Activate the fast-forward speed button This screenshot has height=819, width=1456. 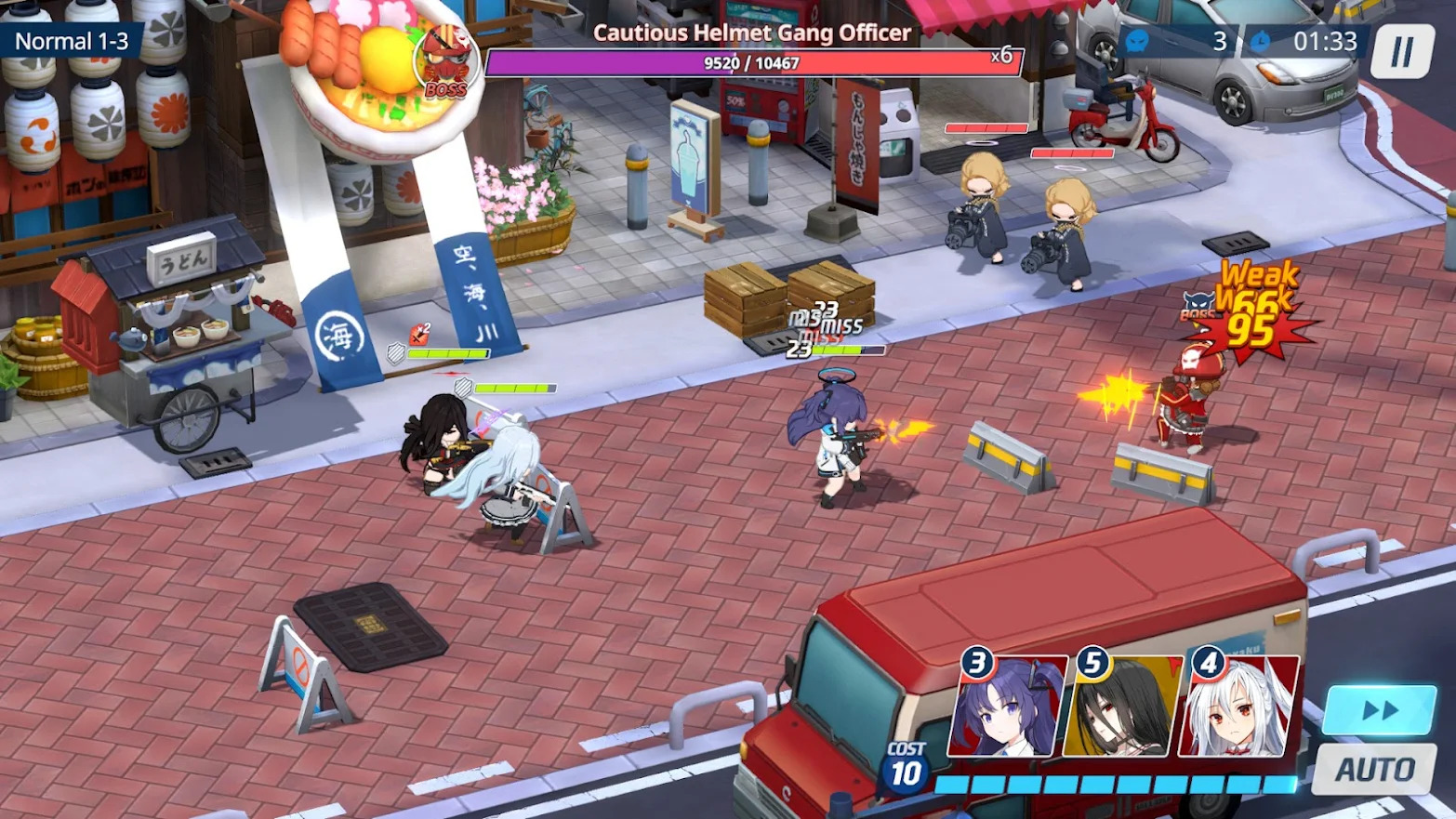(1380, 711)
